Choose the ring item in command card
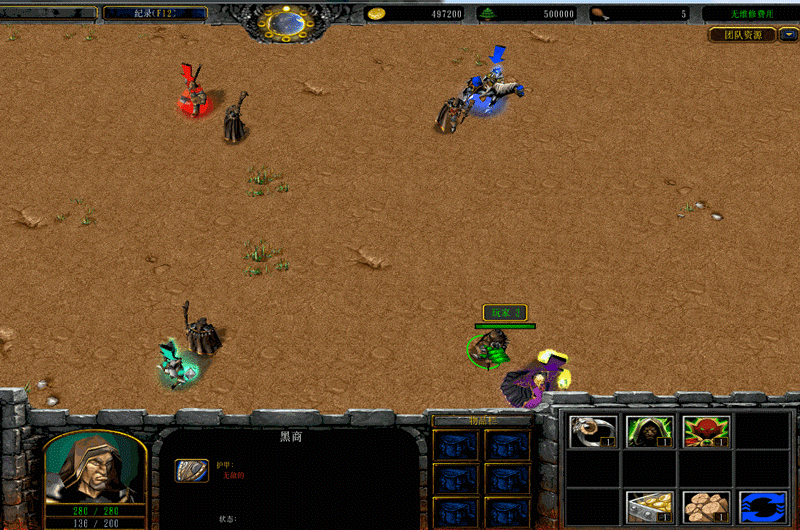Image resolution: width=800 pixels, height=530 pixels. click(x=593, y=431)
